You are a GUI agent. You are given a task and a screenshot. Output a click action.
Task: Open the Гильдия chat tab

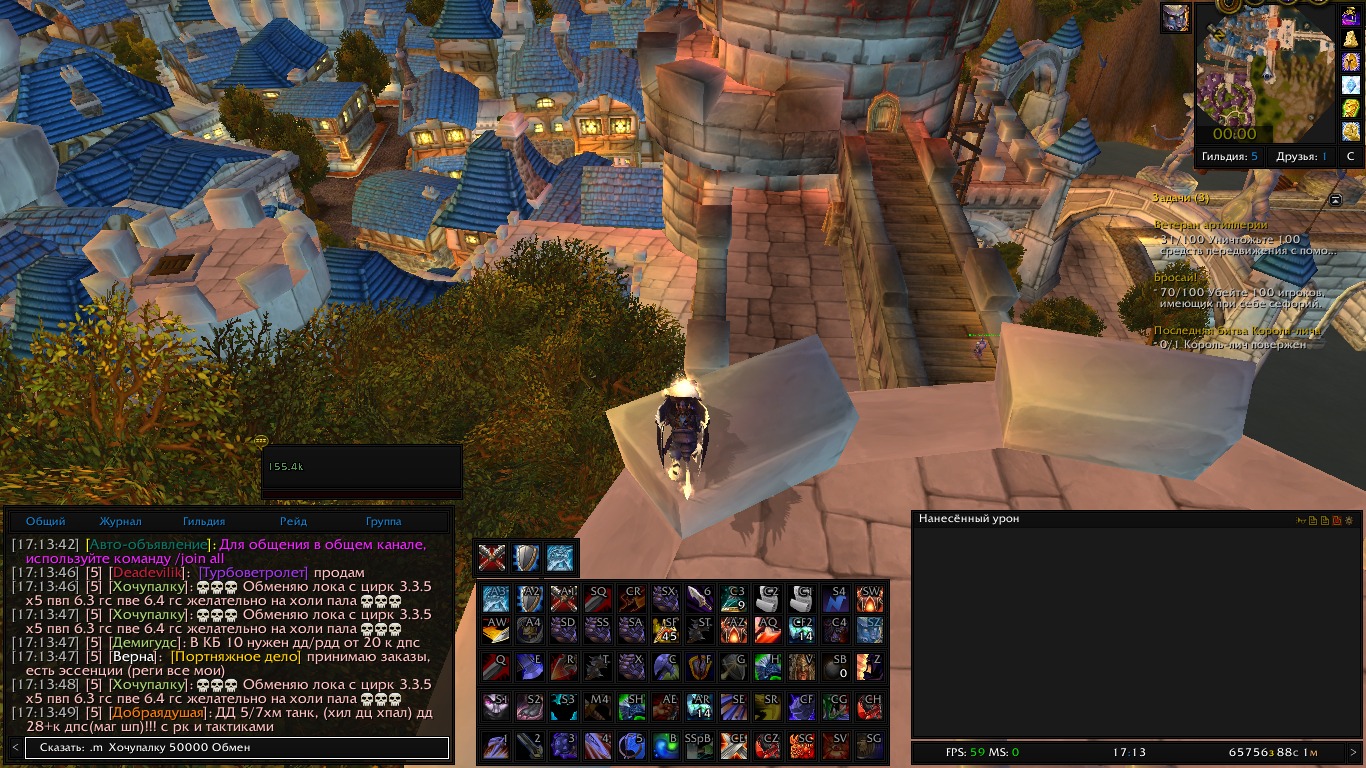click(x=204, y=521)
